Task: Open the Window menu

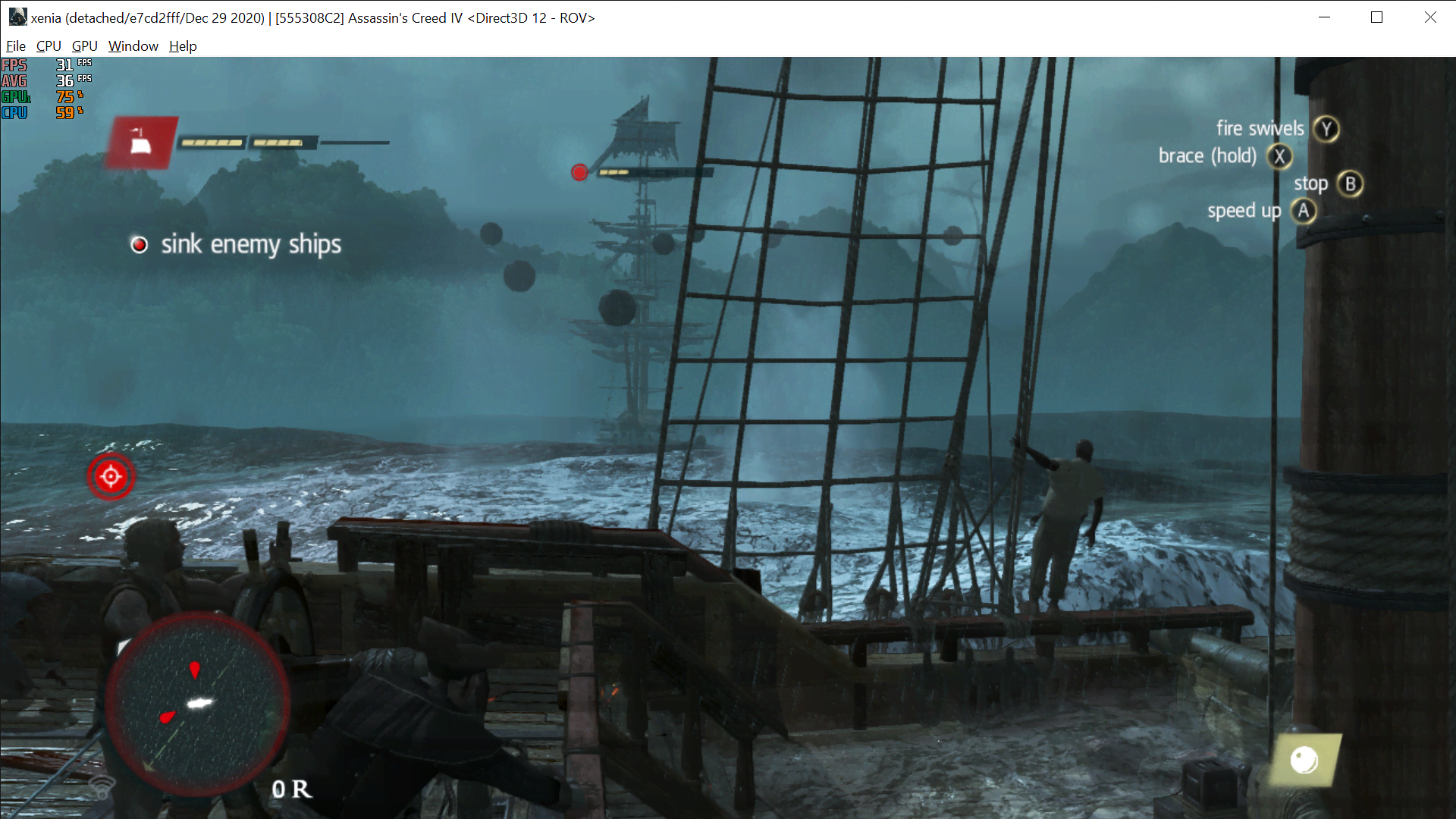Action: [133, 45]
